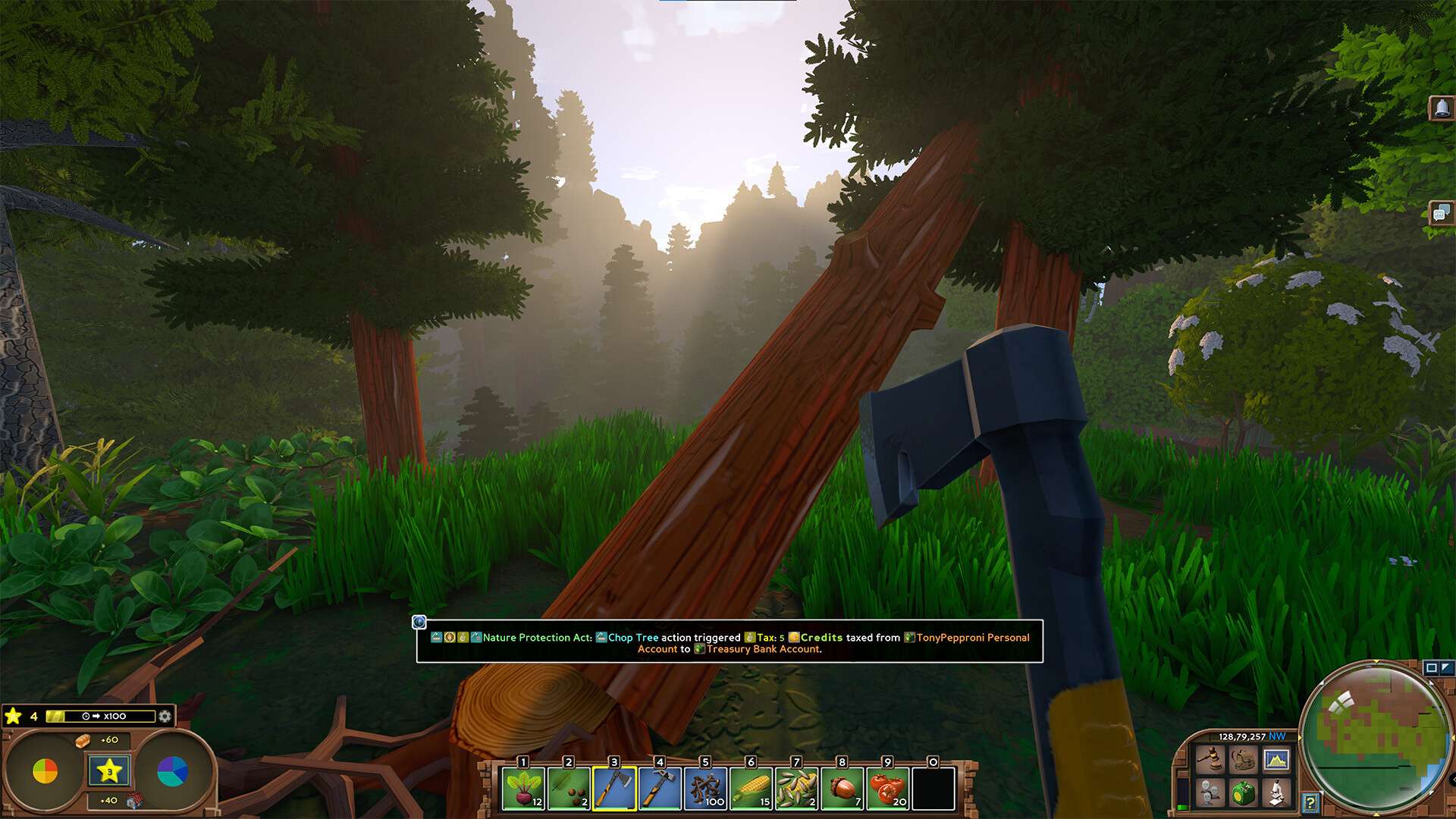Screen dimensions: 1456x819
Task: Open the graph statistics panel
Action: pos(1276,758)
